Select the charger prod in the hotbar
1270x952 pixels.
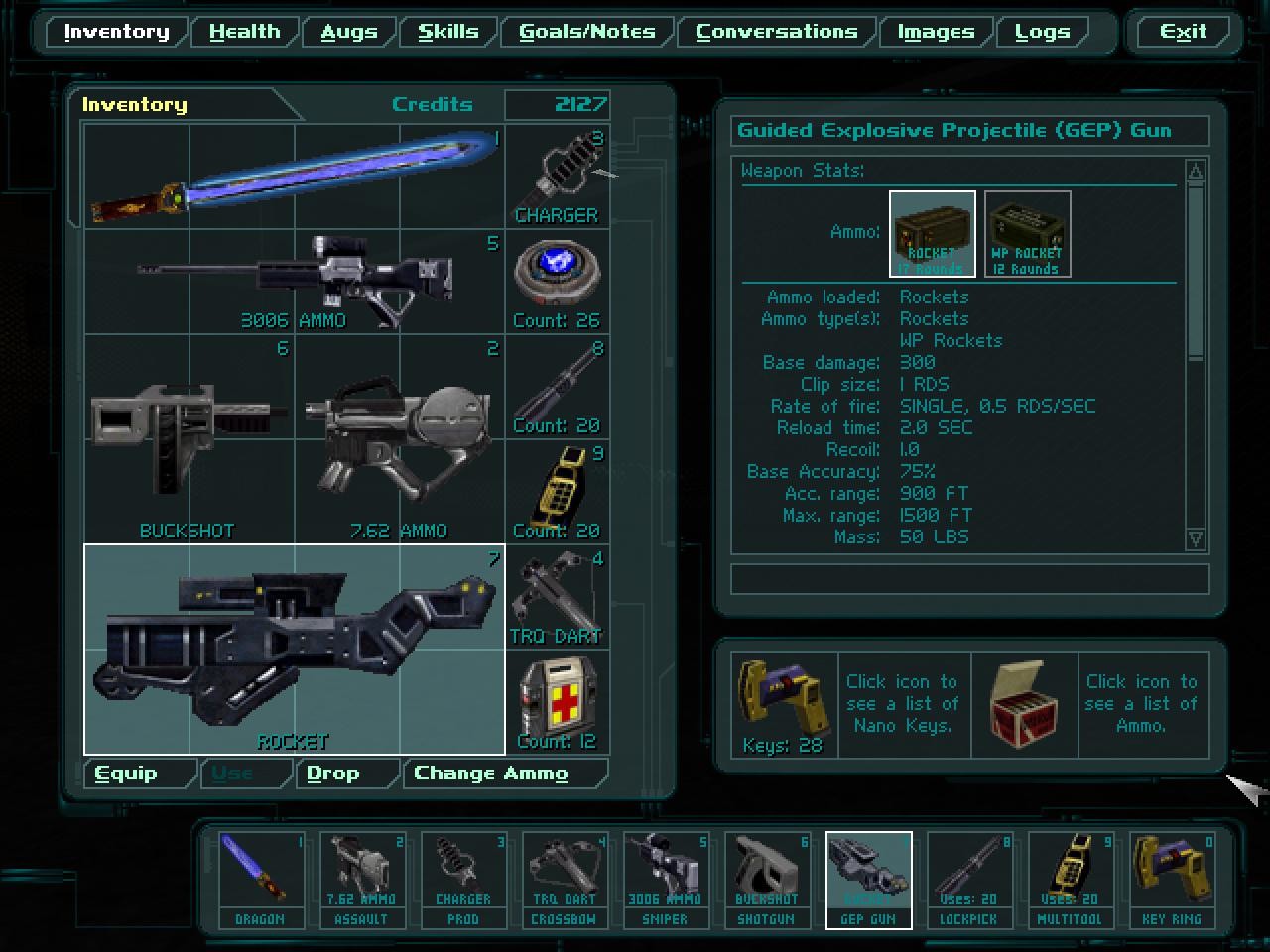[x=463, y=878]
